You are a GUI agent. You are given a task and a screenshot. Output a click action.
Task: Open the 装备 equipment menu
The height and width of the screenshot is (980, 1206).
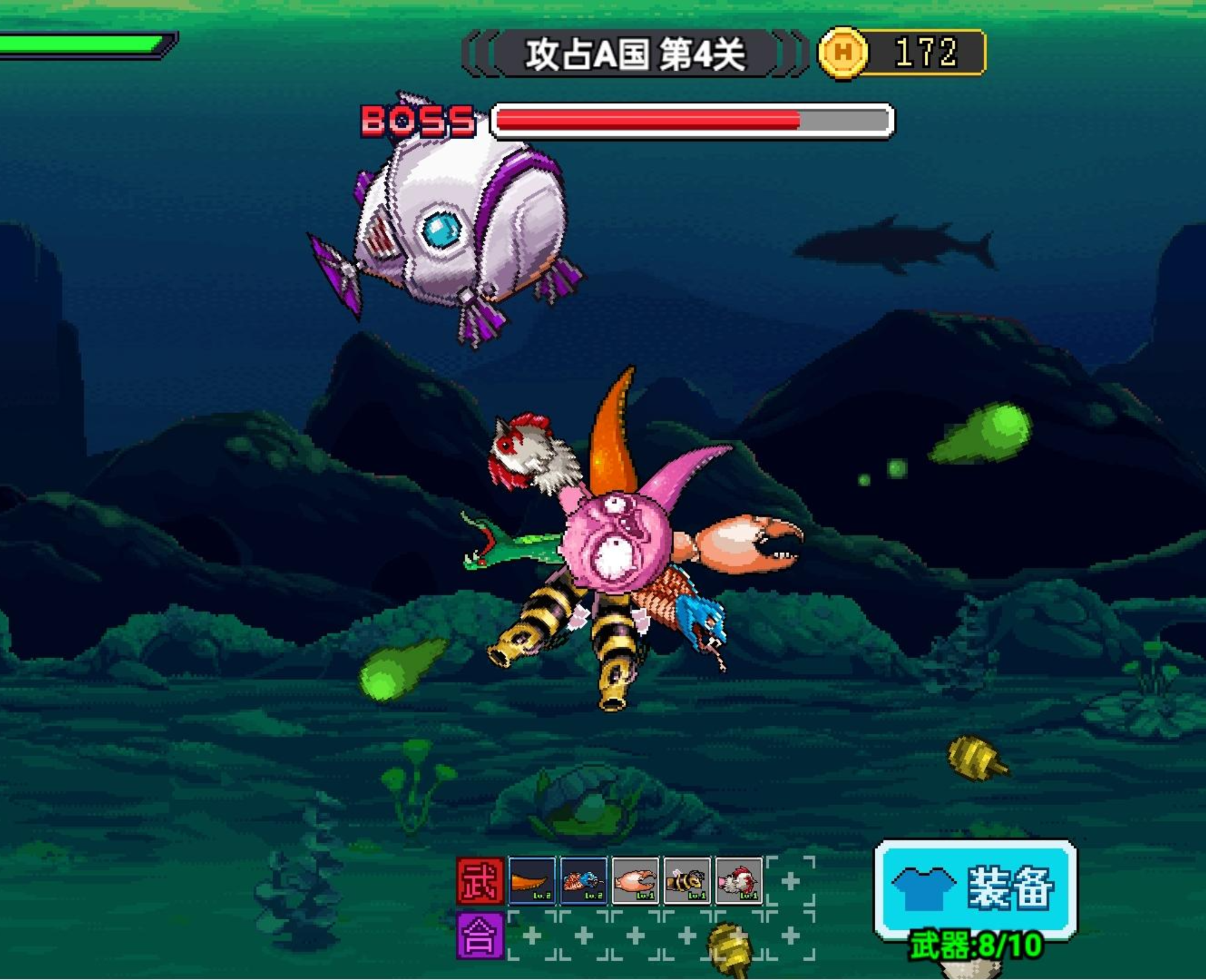975,888
